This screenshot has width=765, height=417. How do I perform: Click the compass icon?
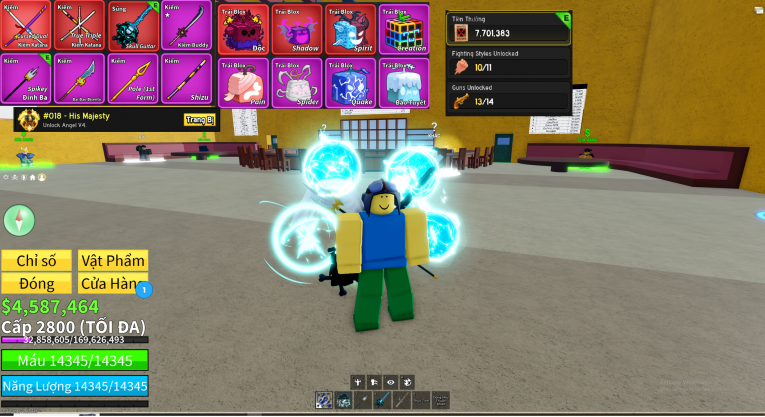tap(19, 220)
